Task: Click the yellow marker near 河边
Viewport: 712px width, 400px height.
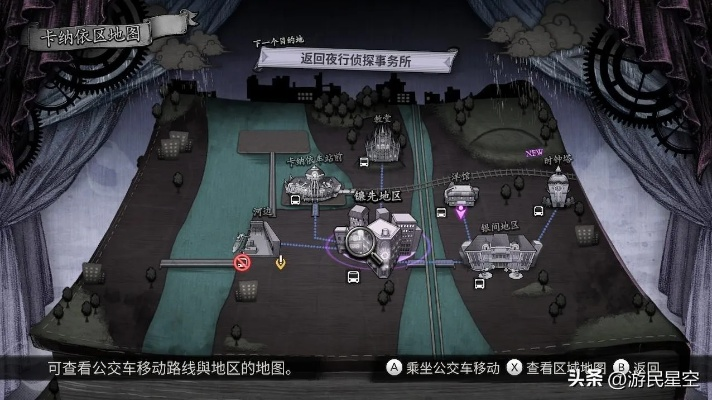Action: pyautogui.click(x=281, y=263)
